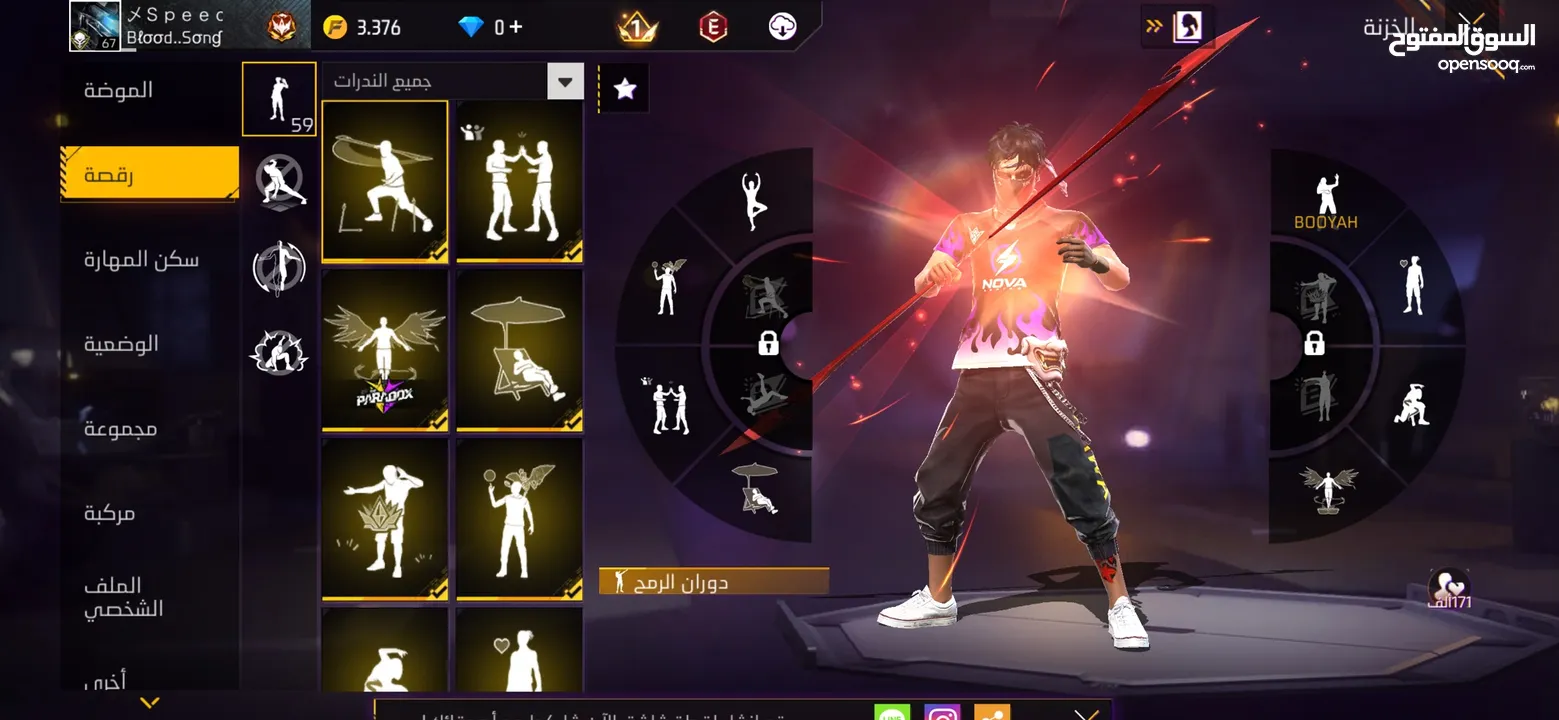Toggle the star favorites filter
The image size is (1559, 720).
(625, 89)
